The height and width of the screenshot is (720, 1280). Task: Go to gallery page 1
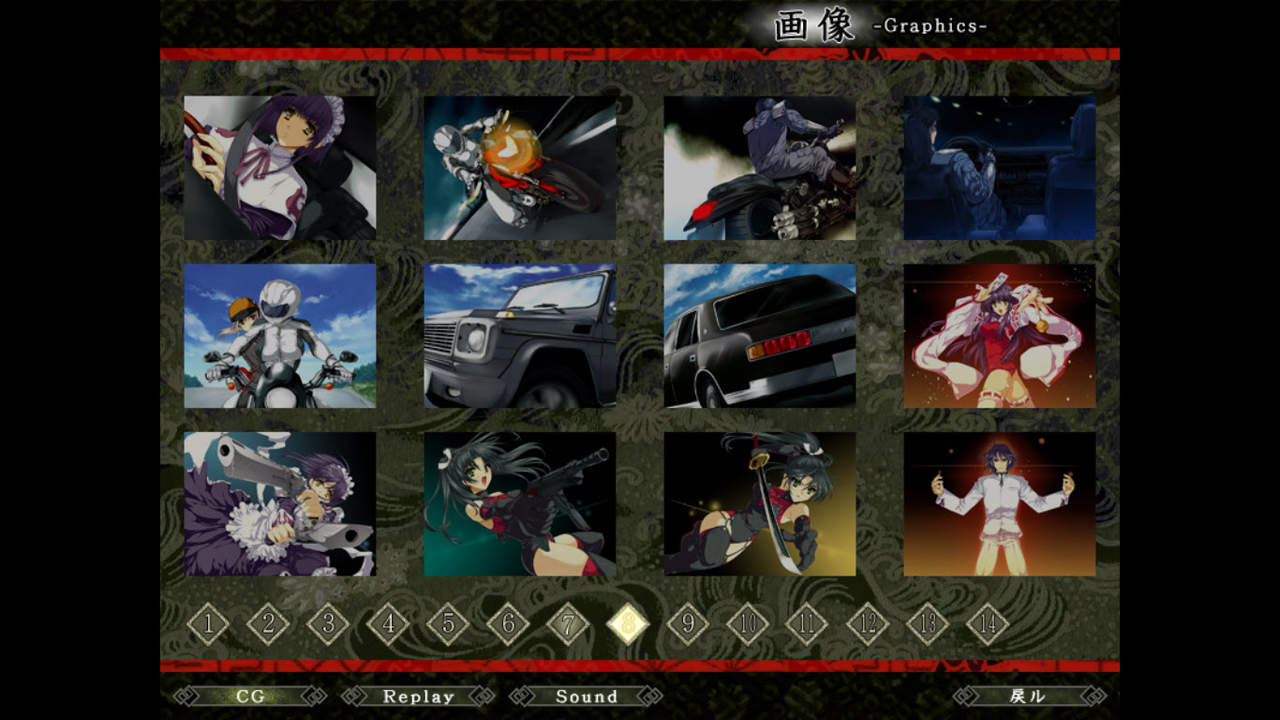(x=208, y=625)
